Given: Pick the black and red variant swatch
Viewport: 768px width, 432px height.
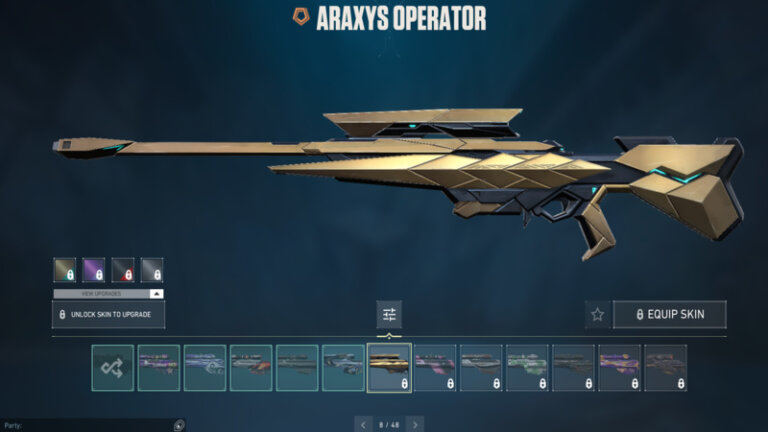Looking at the screenshot, I should 123,269.
